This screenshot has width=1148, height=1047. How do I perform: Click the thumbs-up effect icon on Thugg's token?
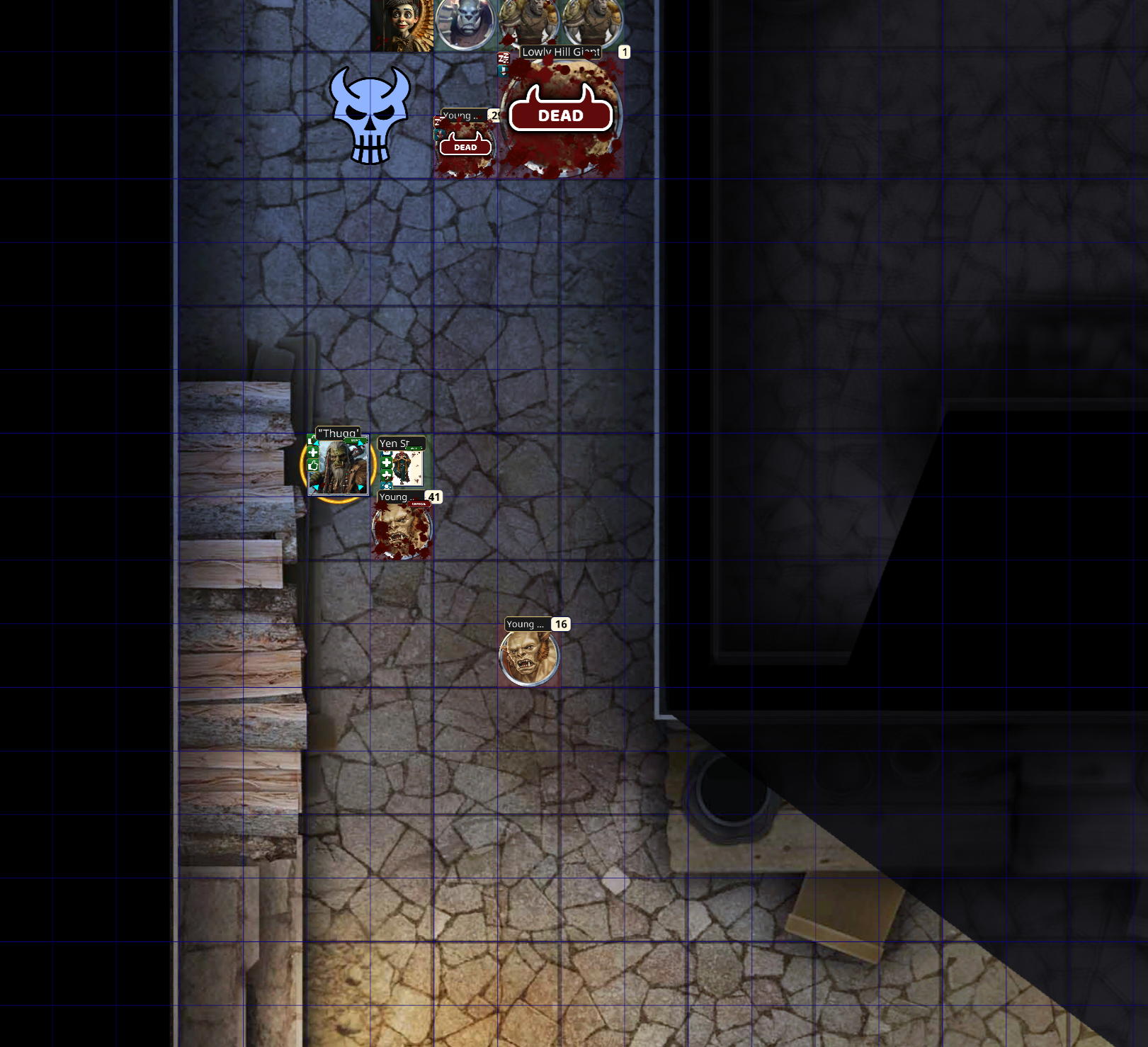pyautogui.click(x=313, y=465)
